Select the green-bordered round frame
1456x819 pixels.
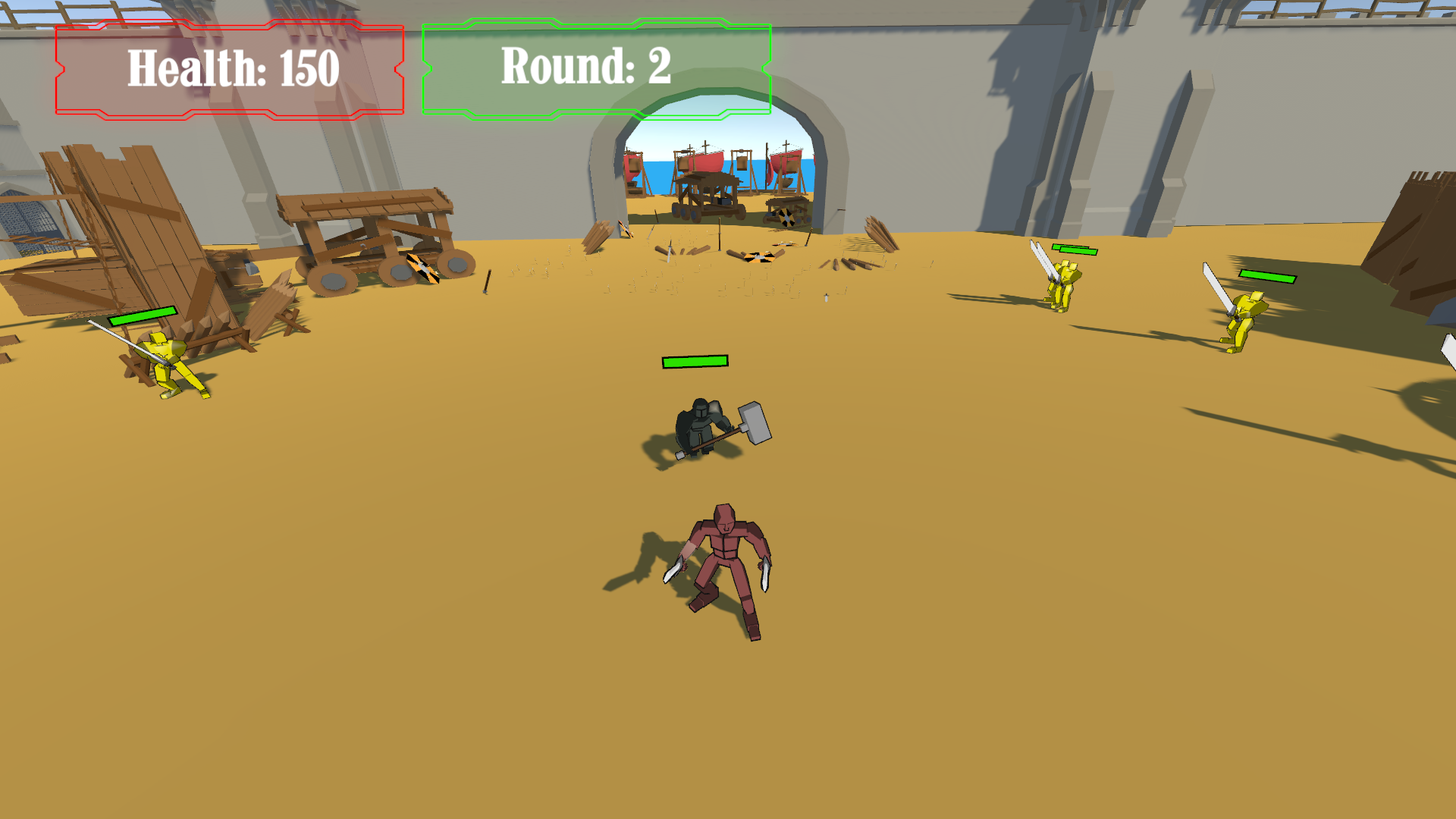click(597, 67)
